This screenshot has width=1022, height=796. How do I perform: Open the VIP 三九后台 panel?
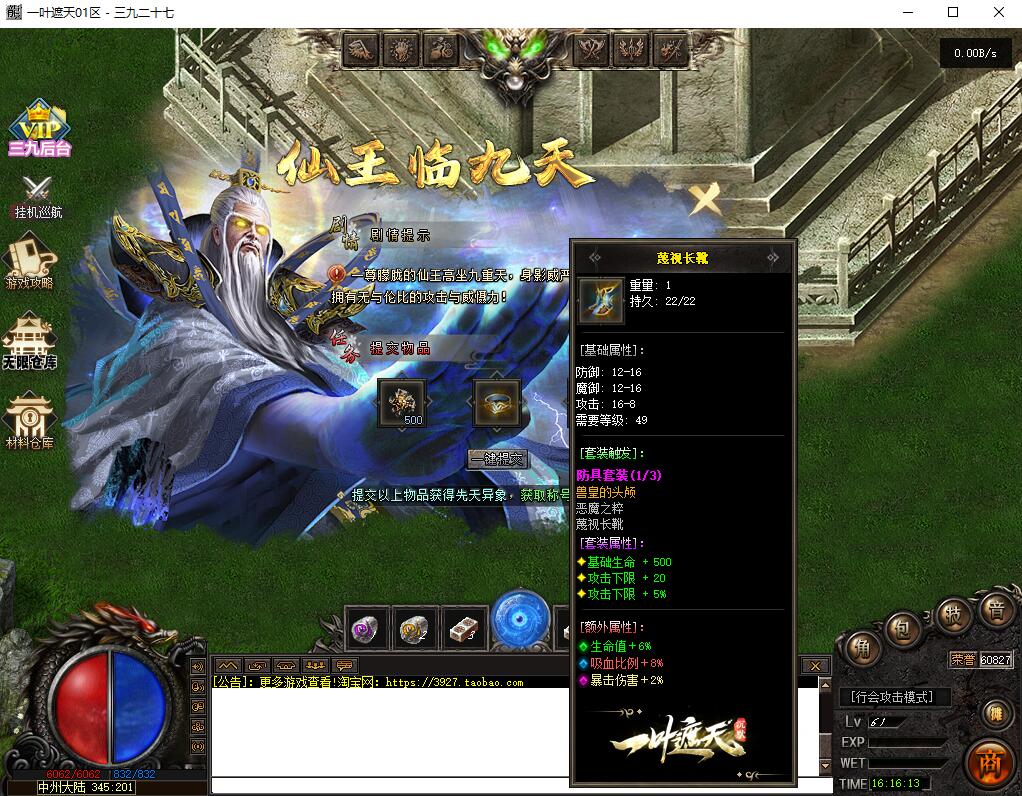tap(38, 129)
